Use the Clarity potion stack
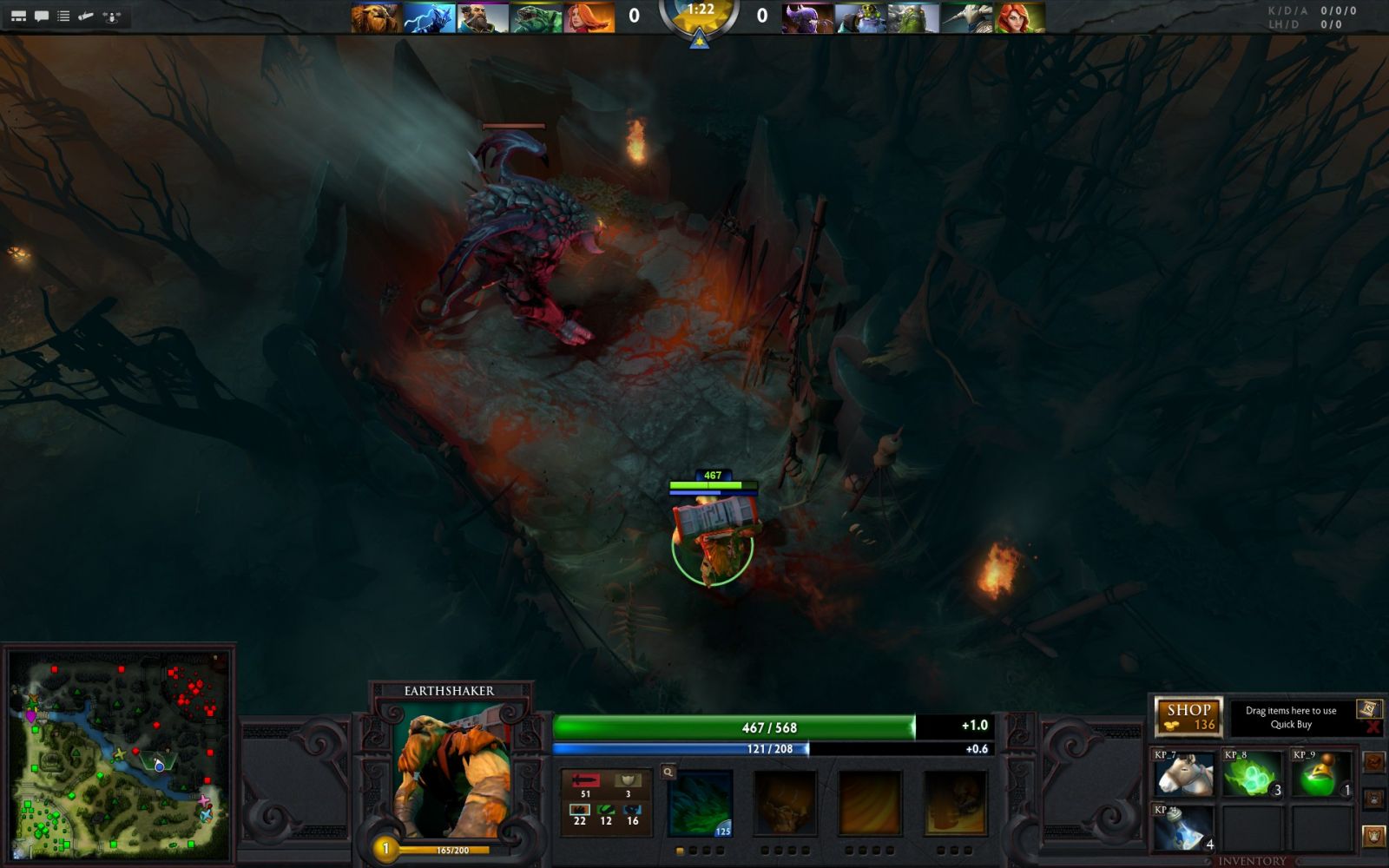Image resolution: width=1389 pixels, height=868 pixels. [x=1185, y=828]
